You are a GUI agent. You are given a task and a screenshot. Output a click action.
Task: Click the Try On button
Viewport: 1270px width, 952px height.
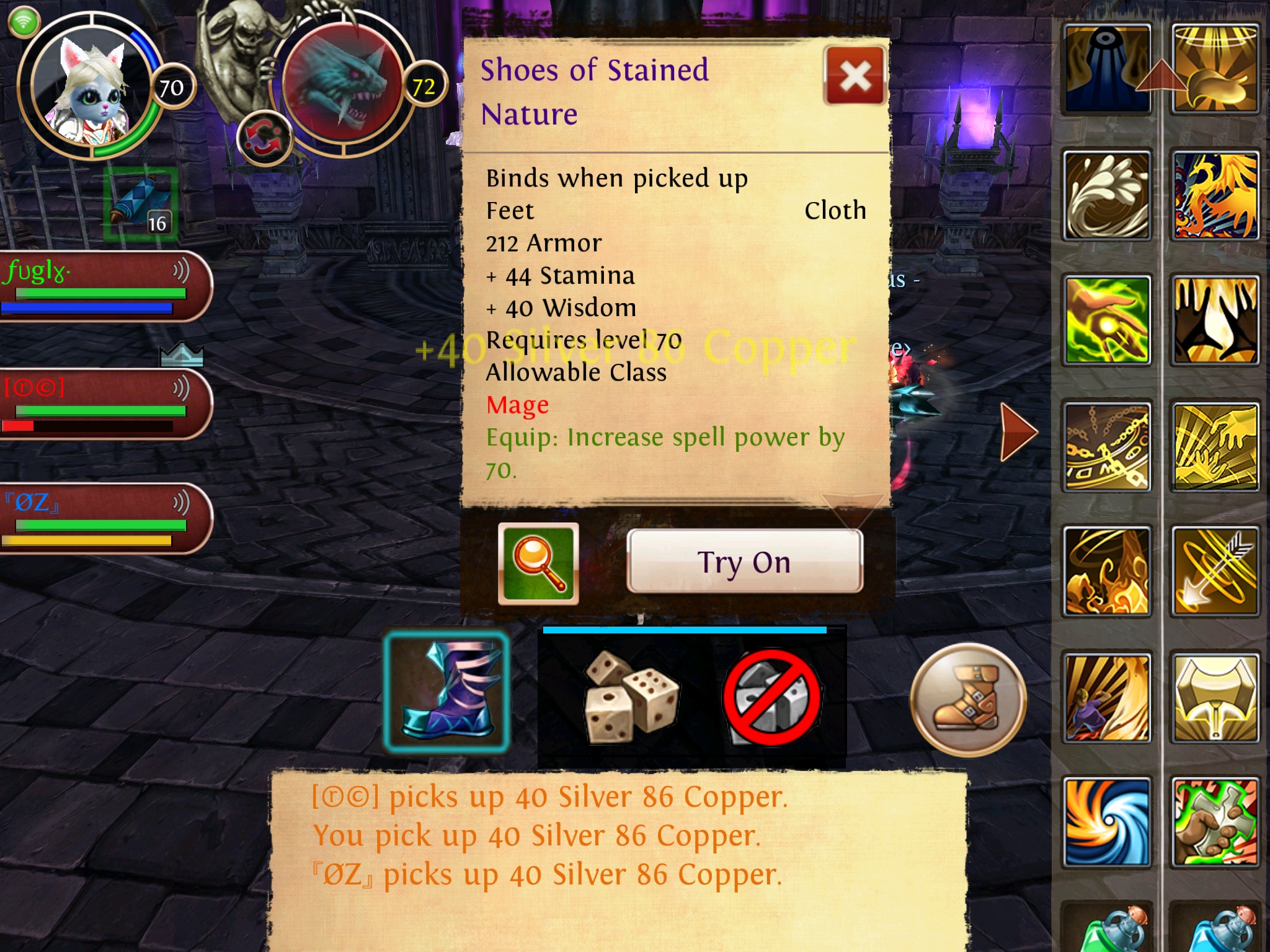(x=744, y=562)
